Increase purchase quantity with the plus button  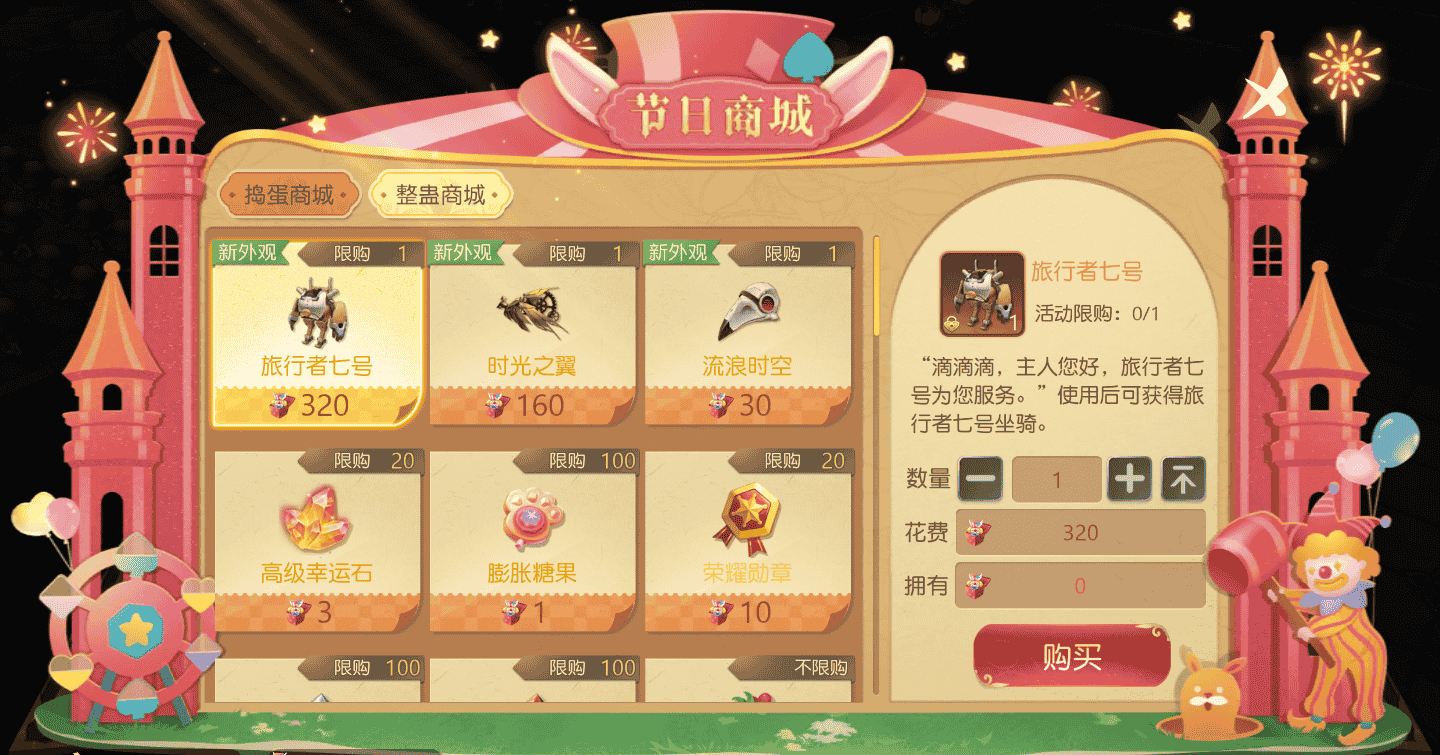click(1131, 479)
